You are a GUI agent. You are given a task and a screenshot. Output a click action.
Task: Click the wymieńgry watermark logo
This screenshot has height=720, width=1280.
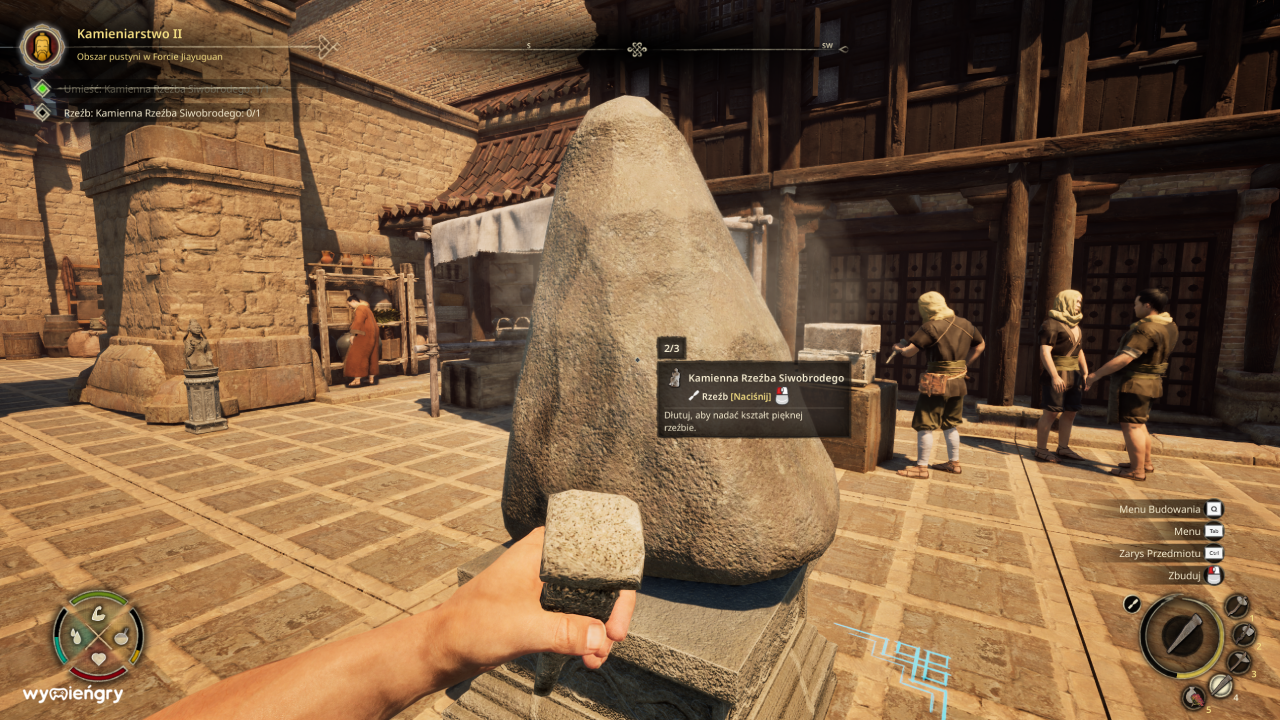[x=74, y=694]
